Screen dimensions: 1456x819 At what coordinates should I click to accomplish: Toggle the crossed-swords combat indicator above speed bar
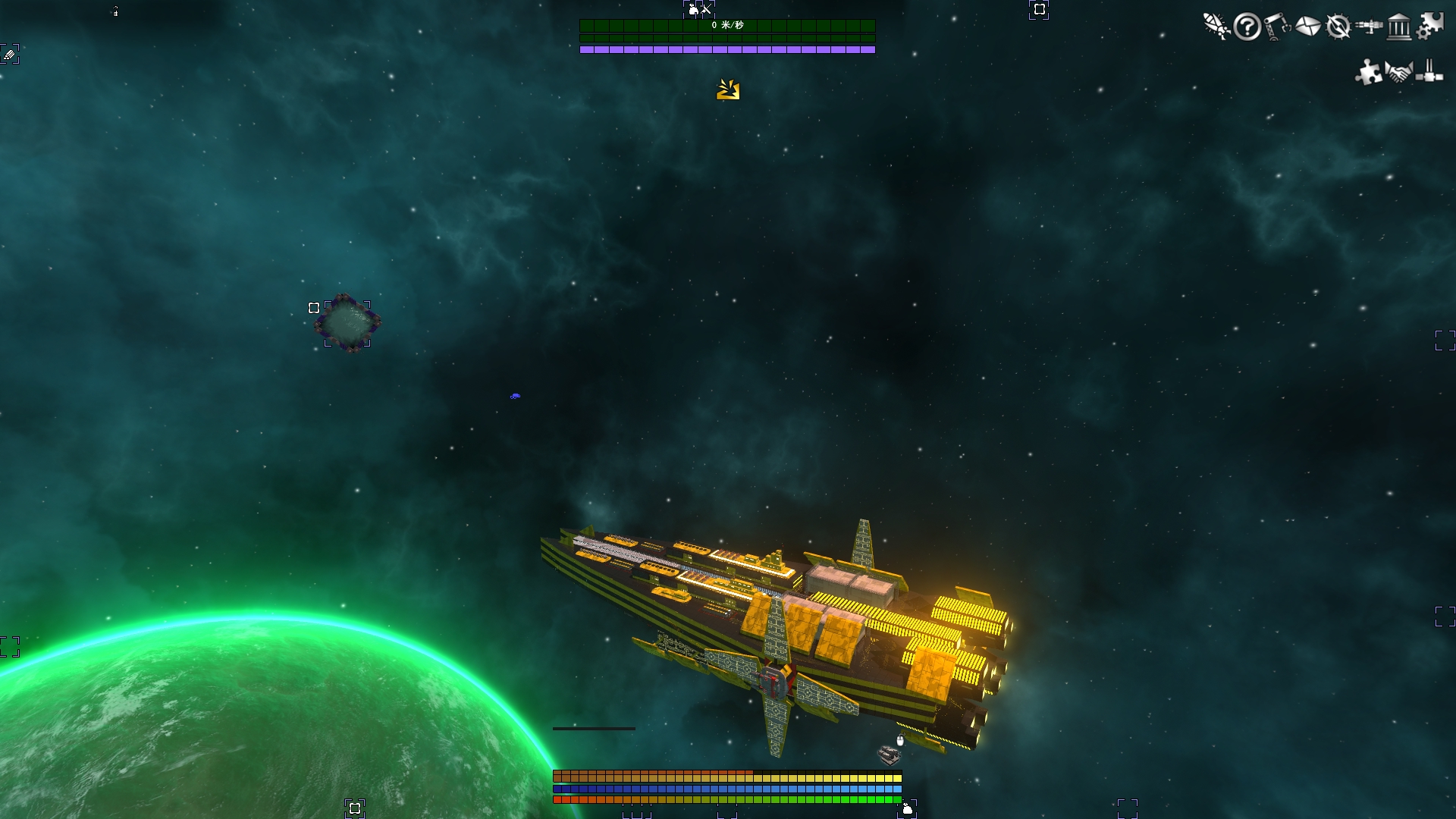pyautogui.click(x=704, y=10)
